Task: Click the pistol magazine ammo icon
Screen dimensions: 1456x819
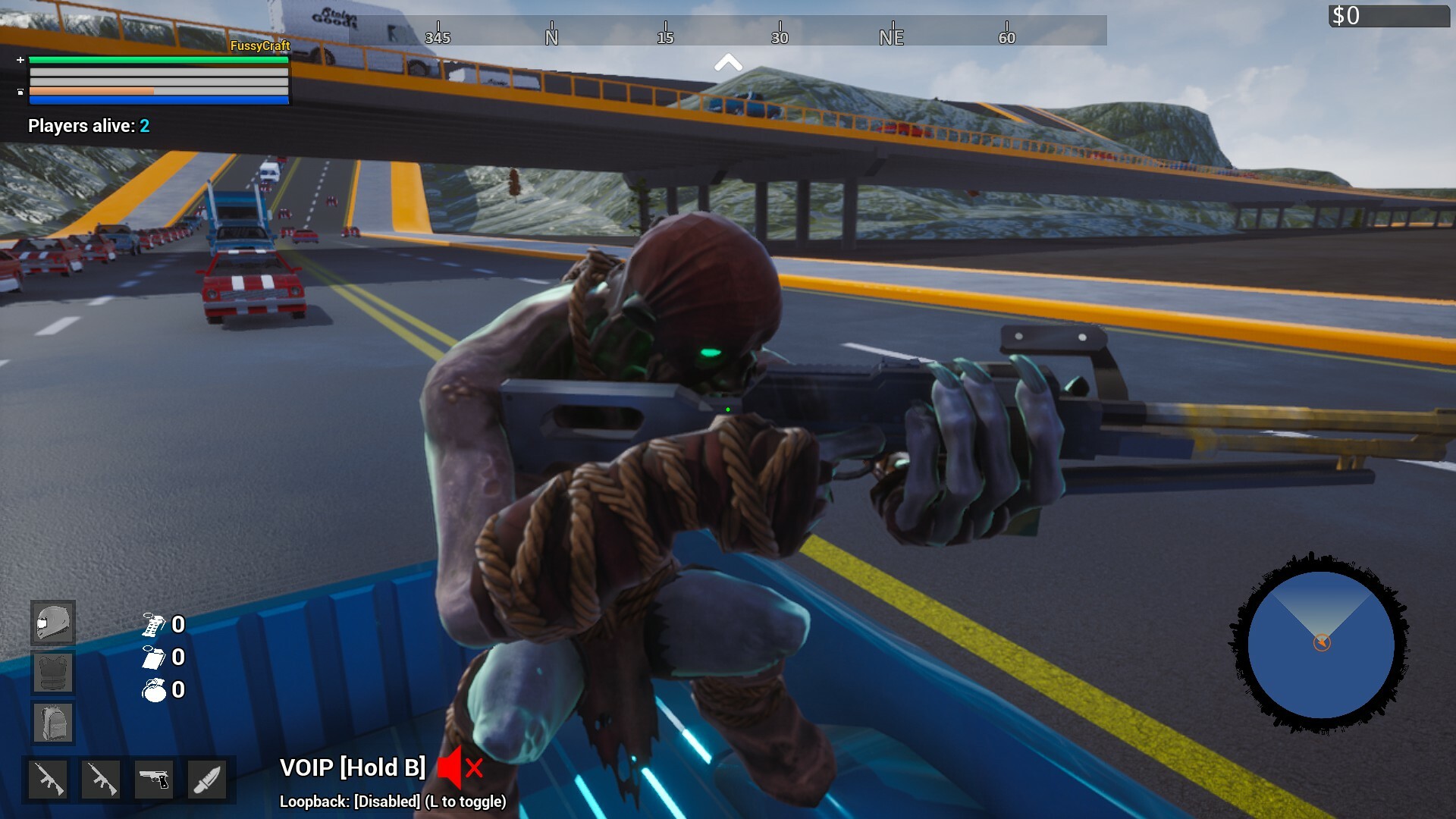Action: coord(154,658)
